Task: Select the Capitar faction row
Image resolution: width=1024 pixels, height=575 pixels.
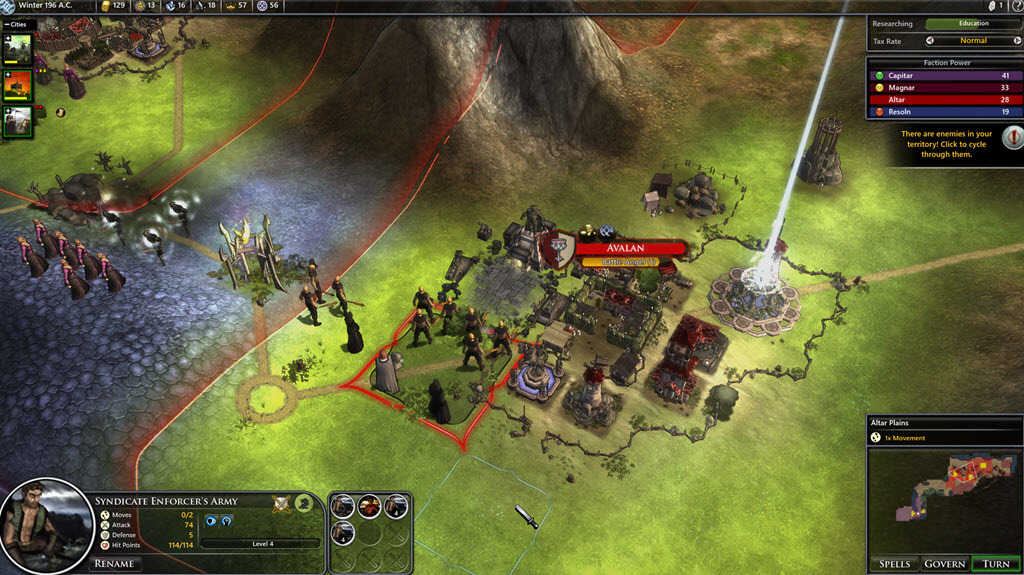Action: (x=943, y=75)
